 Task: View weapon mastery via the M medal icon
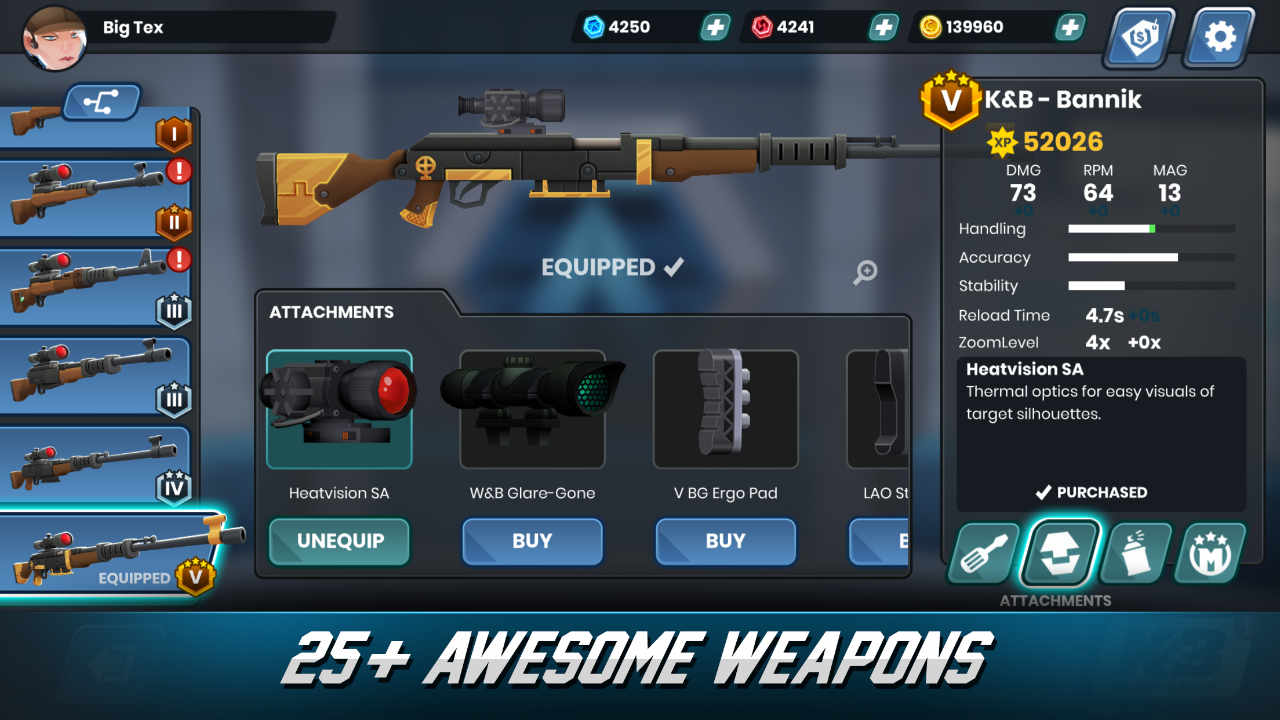click(1211, 553)
